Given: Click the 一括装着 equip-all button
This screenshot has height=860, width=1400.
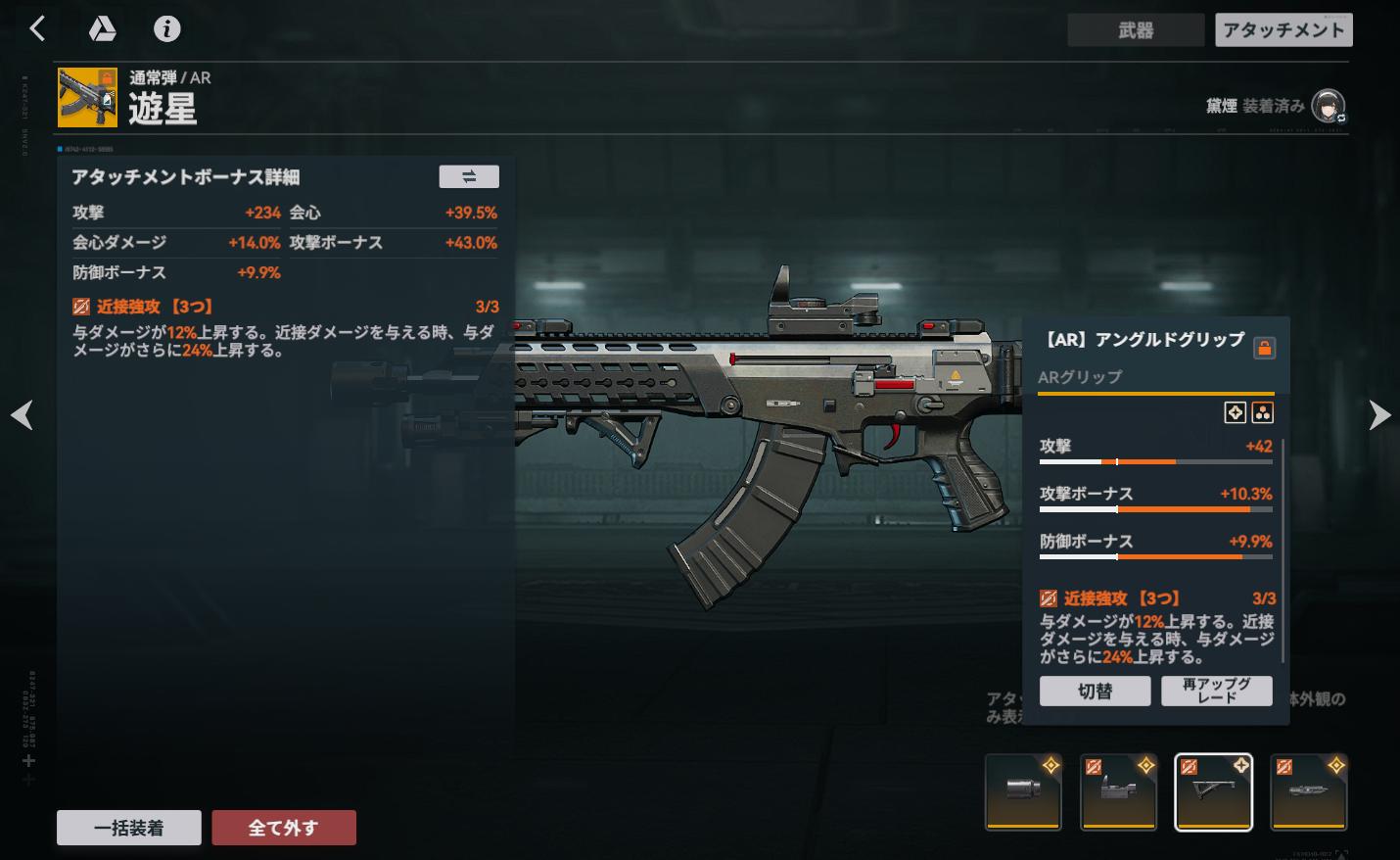Looking at the screenshot, I should (x=128, y=828).
